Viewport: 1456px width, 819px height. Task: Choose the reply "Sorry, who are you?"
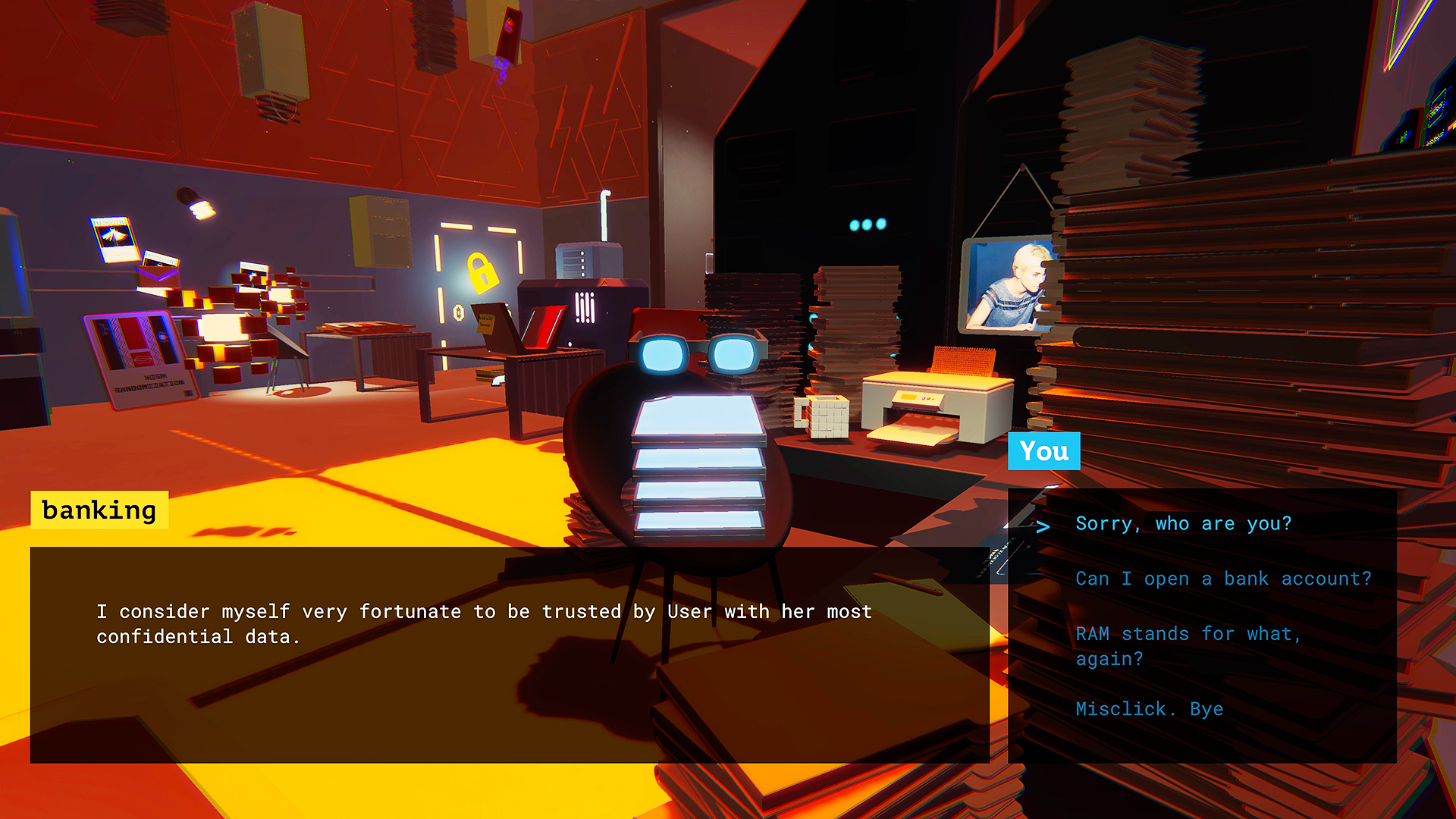pyautogui.click(x=1183, y=524)
